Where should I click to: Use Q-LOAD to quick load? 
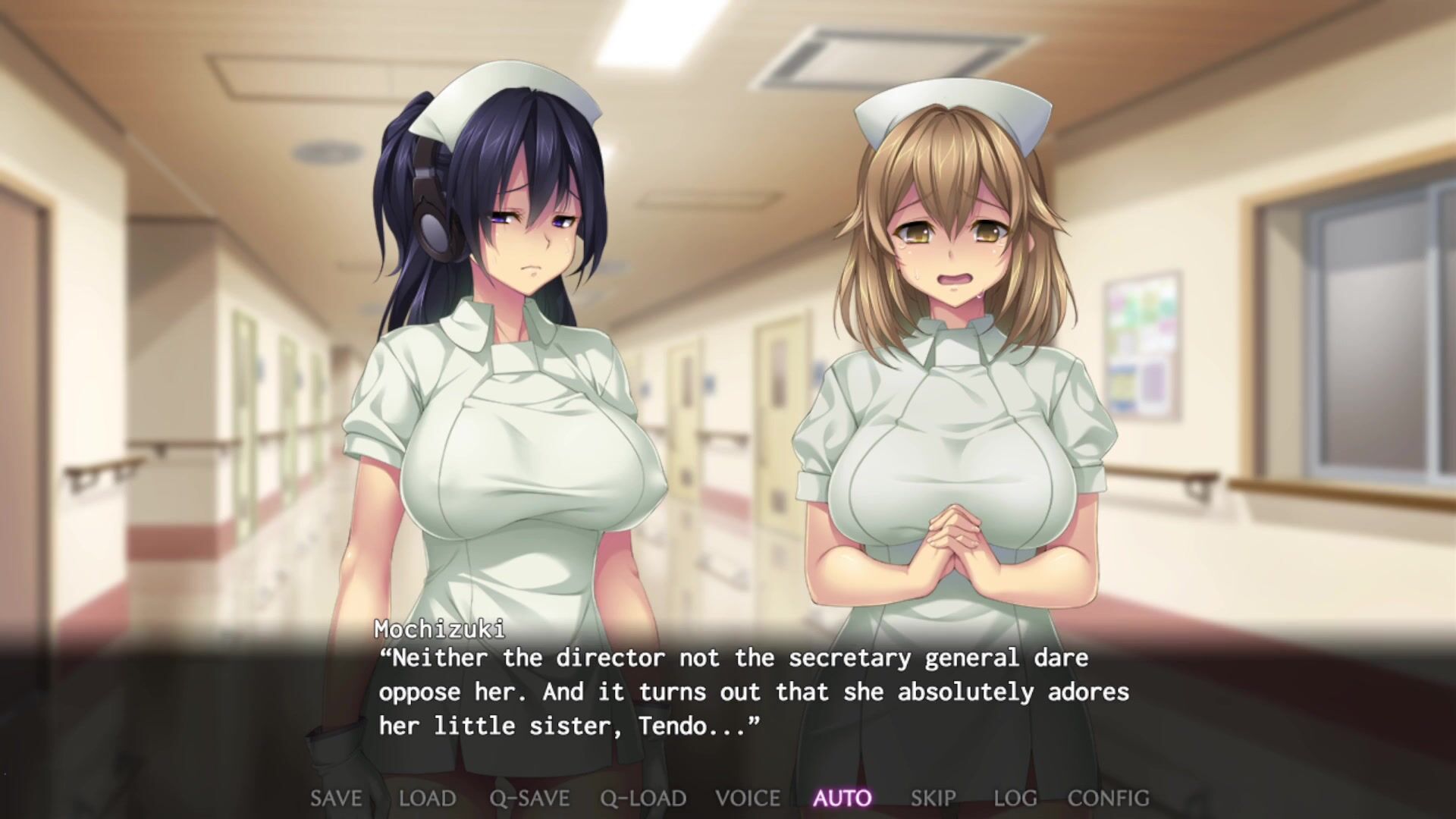pyautogui.click(x=643, y=799)
